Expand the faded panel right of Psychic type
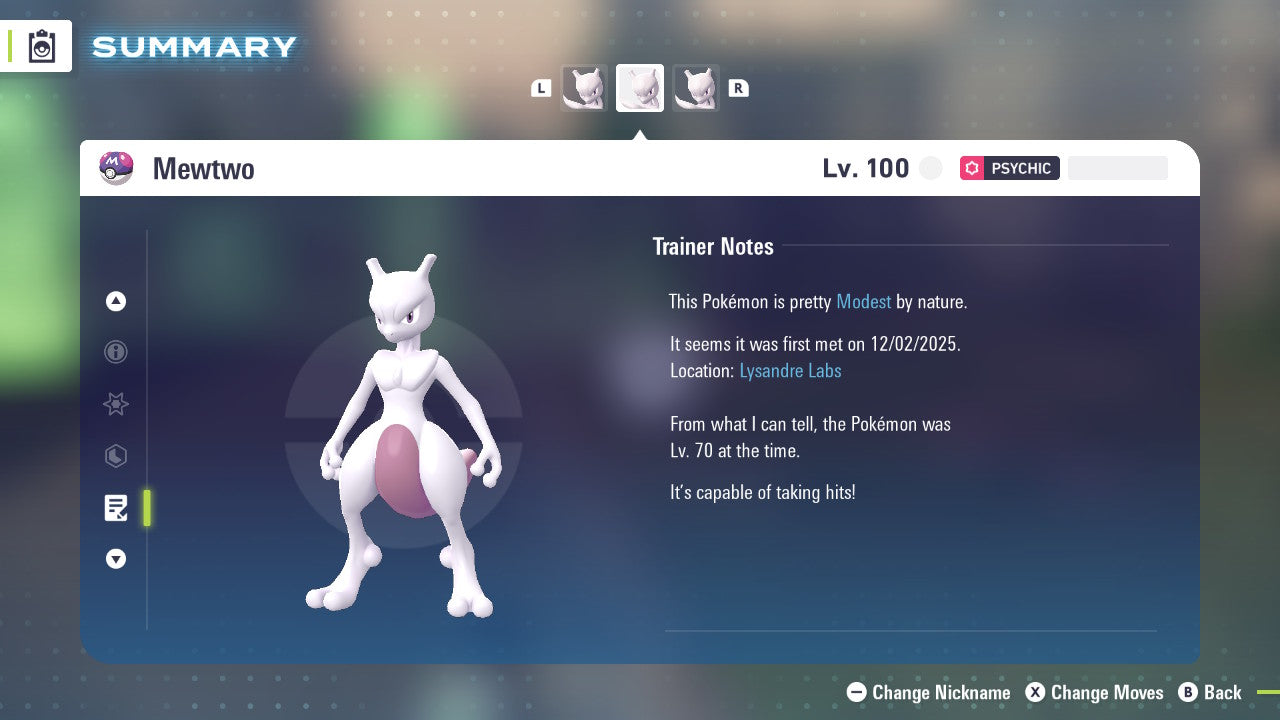 tap(1117, 168)
